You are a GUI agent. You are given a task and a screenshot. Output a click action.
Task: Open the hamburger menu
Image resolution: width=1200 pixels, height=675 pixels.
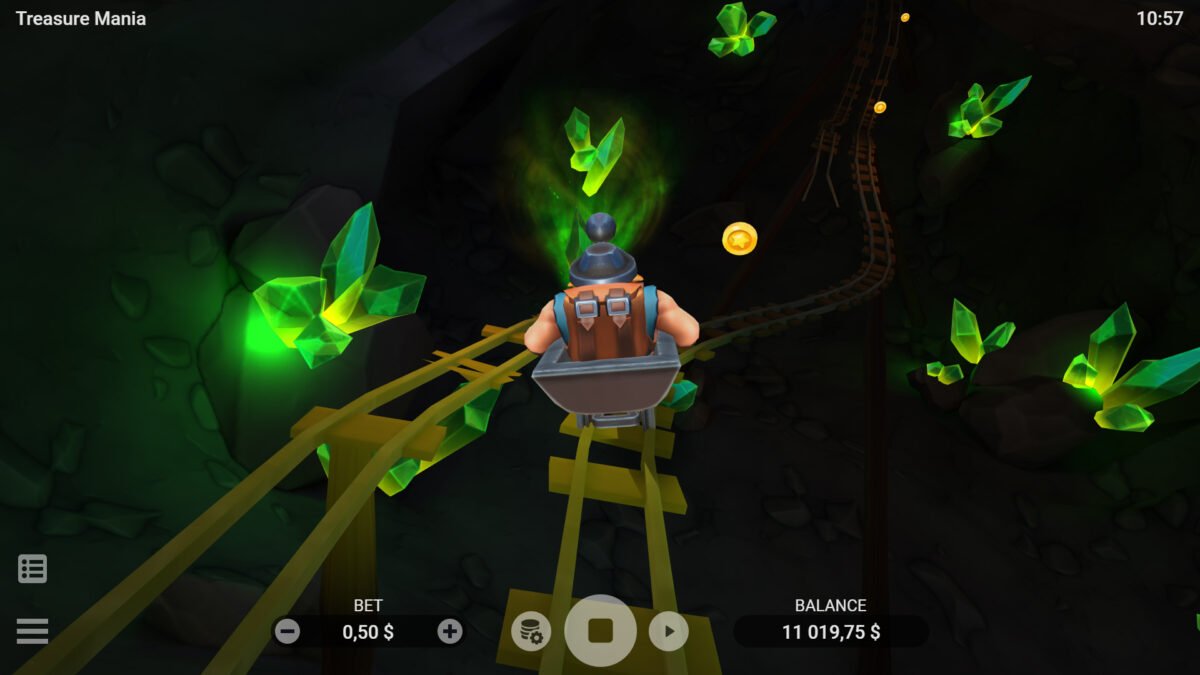click(32, 631)
